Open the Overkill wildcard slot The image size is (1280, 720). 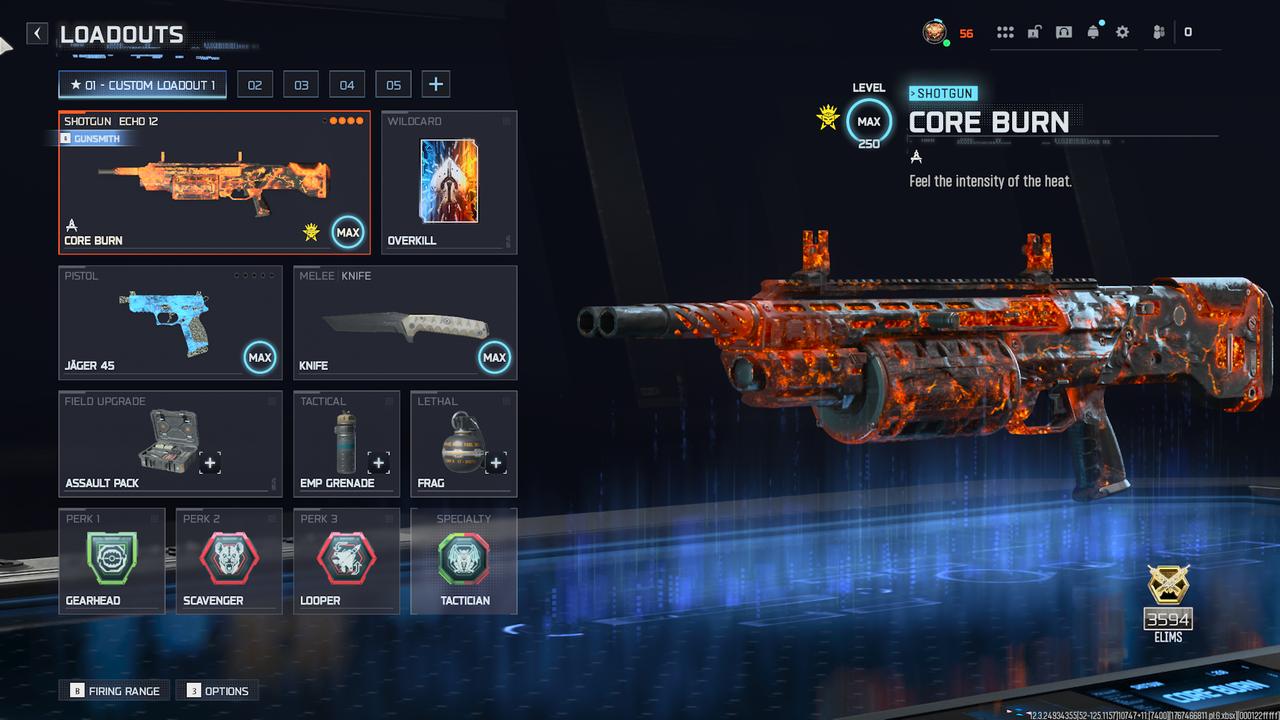point(449,182)
